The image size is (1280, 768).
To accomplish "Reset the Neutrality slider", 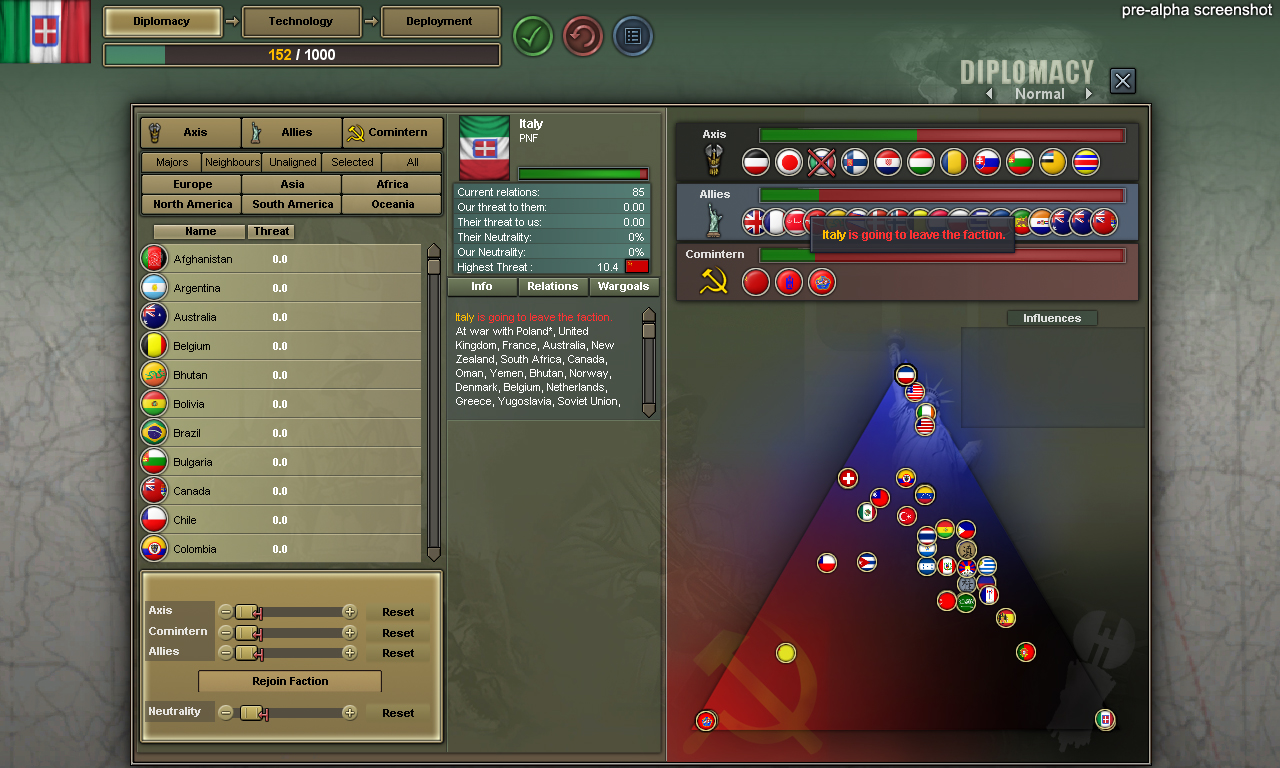I will tap(398, 712).
